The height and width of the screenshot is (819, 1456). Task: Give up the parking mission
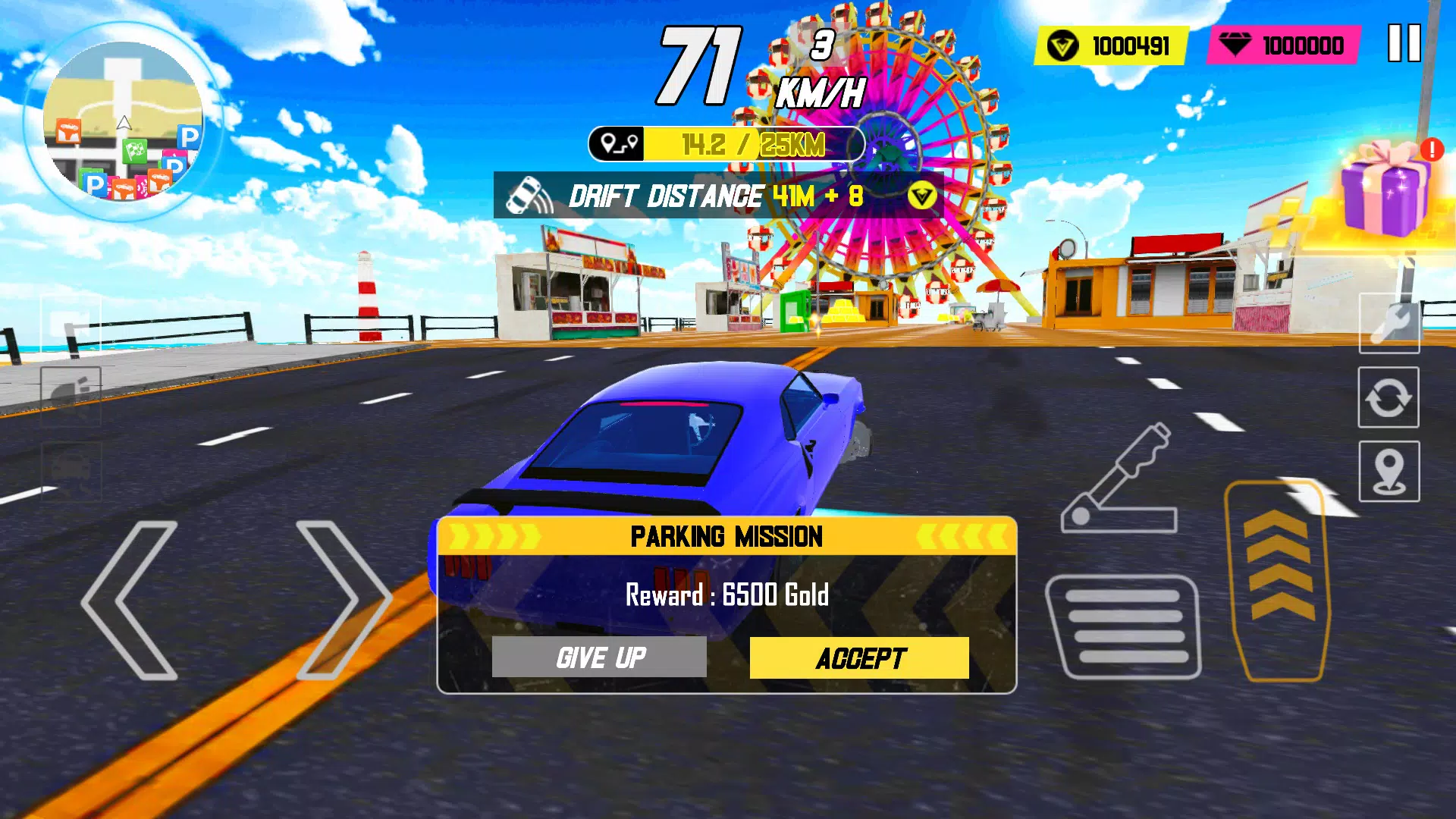[600, 657]
